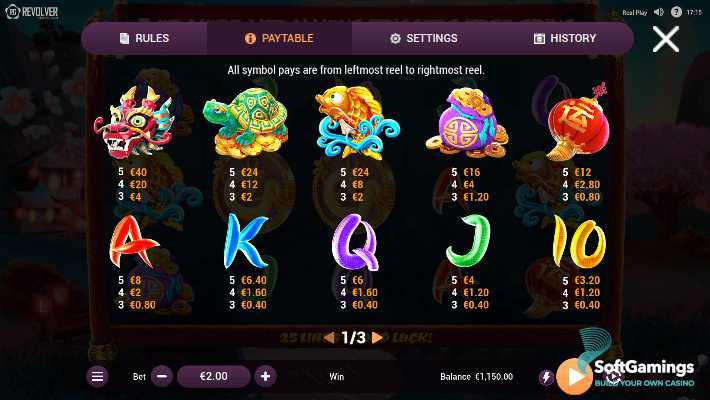Close the paytable overlay with the X
This screenshot has width=710, height=400.
click(665, 39)
